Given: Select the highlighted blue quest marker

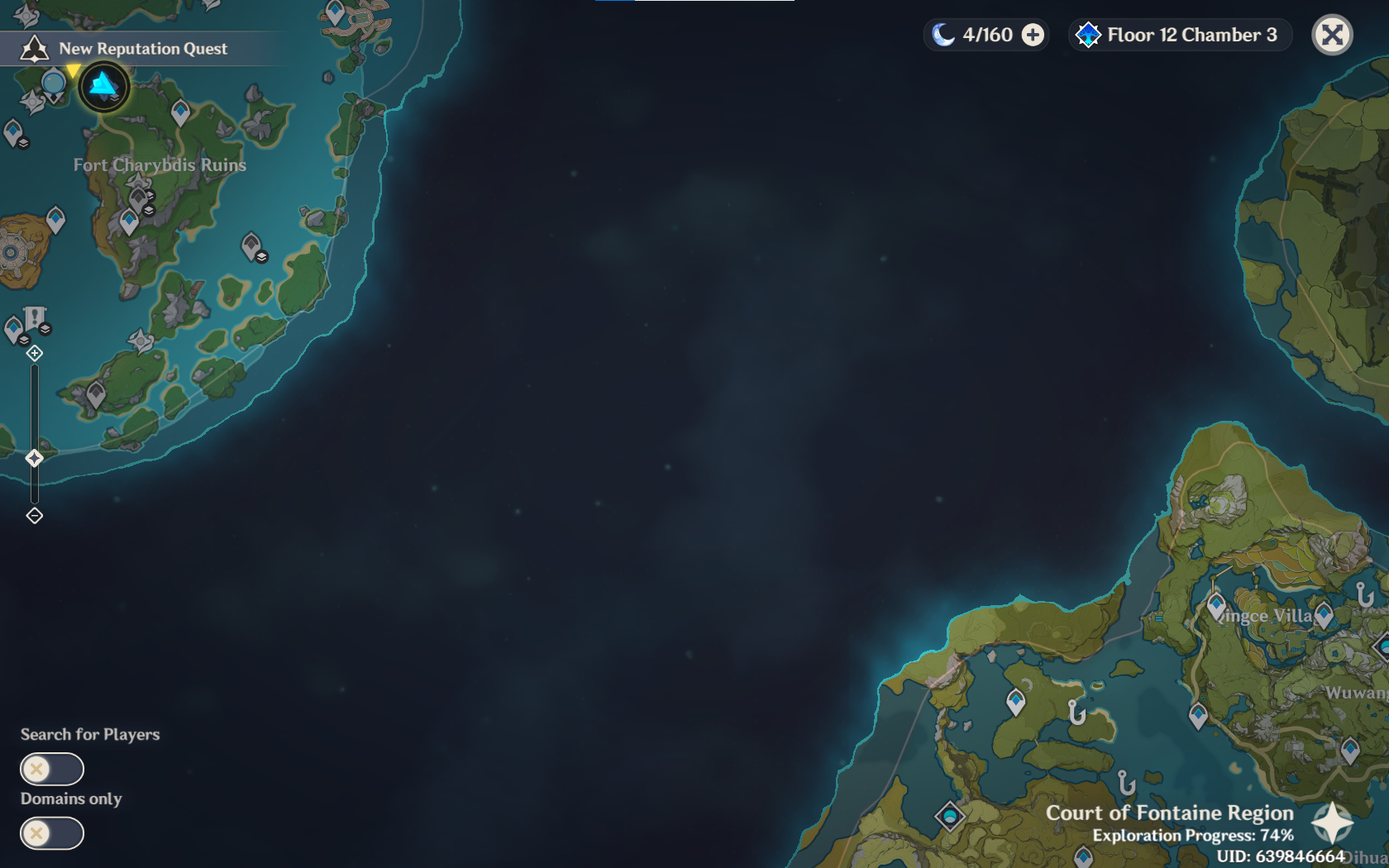Looking at the screenshot, I should click(x=102, y=85).
